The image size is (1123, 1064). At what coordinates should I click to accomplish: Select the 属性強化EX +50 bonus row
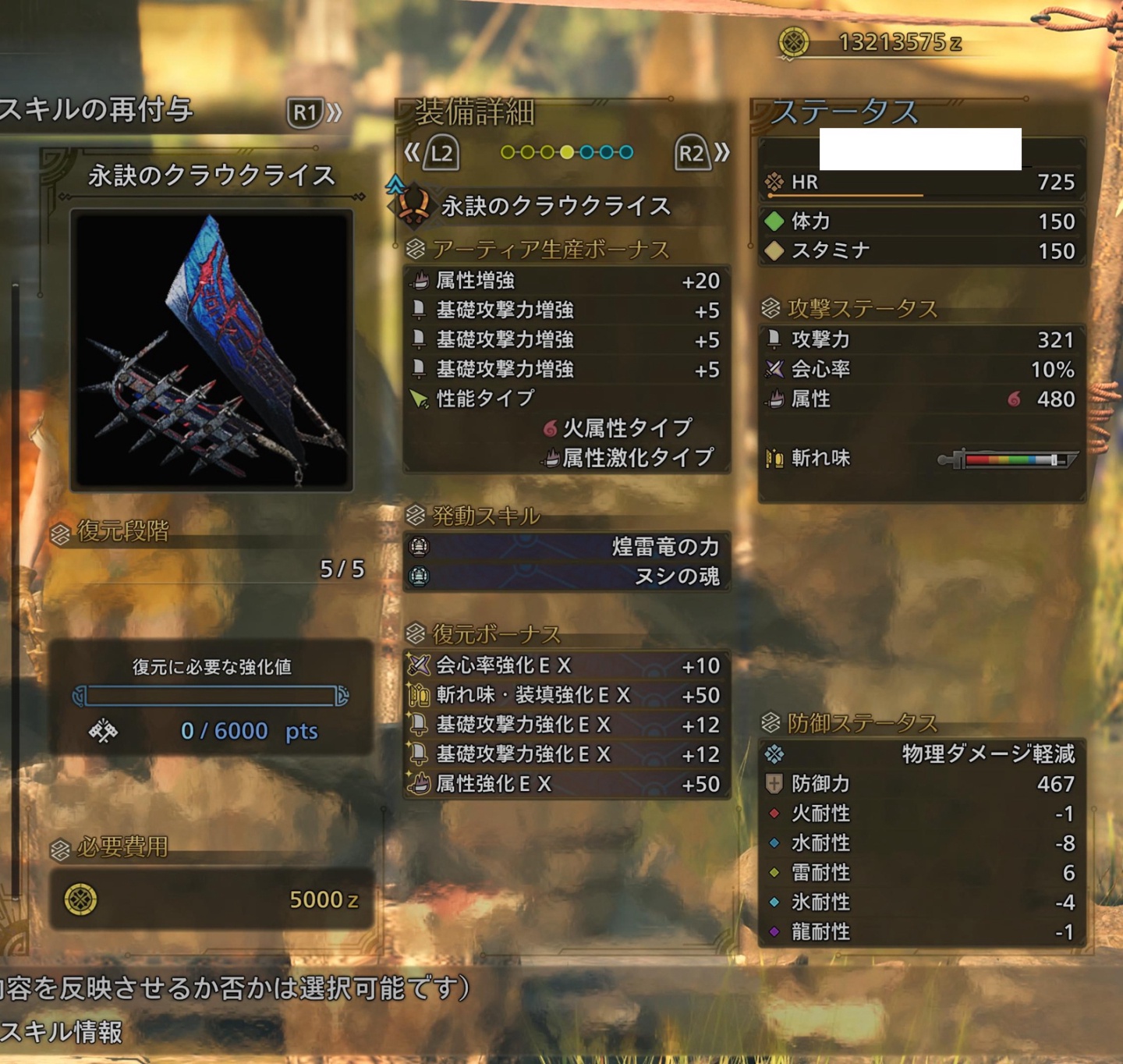[567, 784]
